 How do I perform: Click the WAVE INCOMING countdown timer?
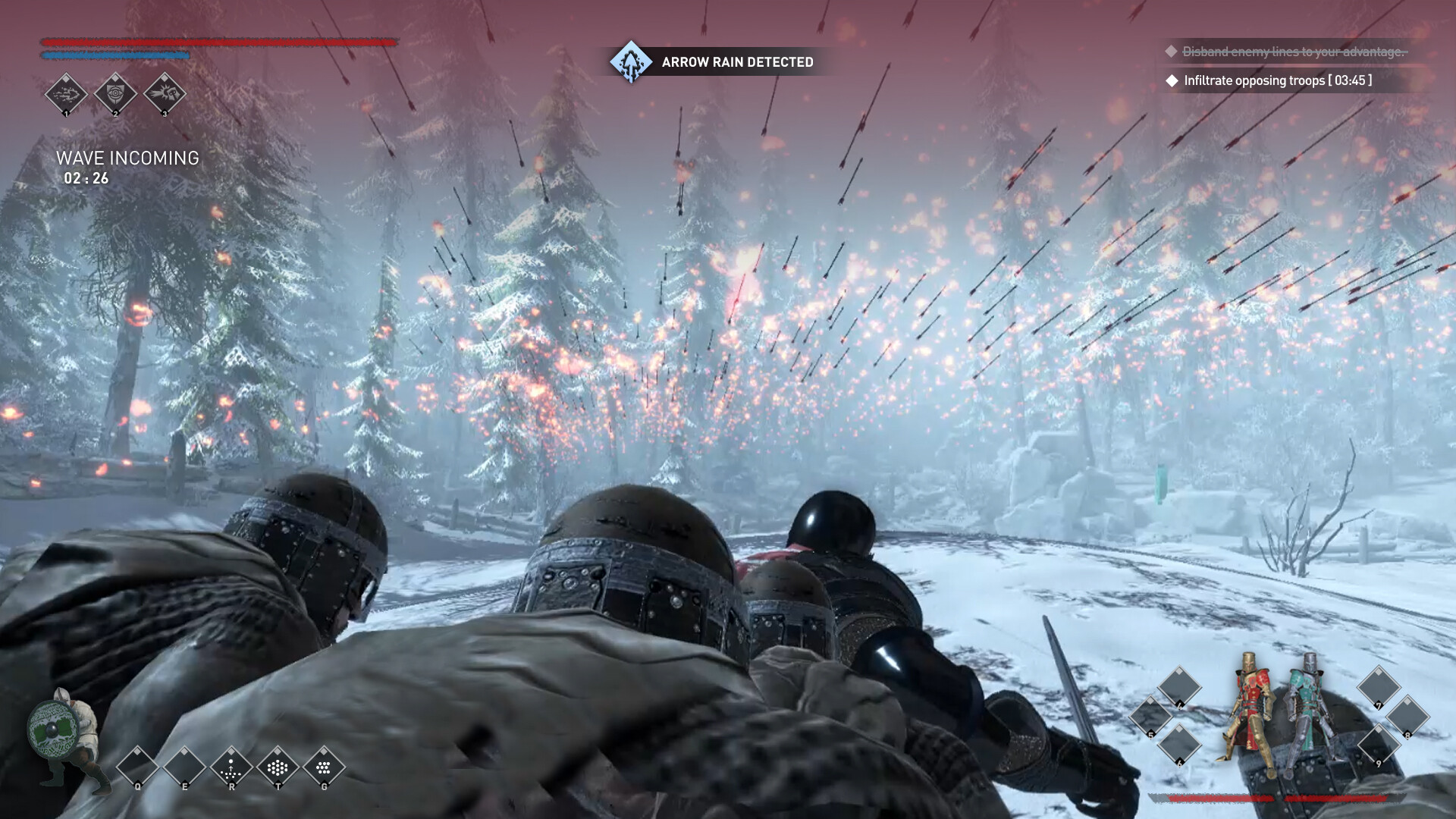tap(86, 180)
